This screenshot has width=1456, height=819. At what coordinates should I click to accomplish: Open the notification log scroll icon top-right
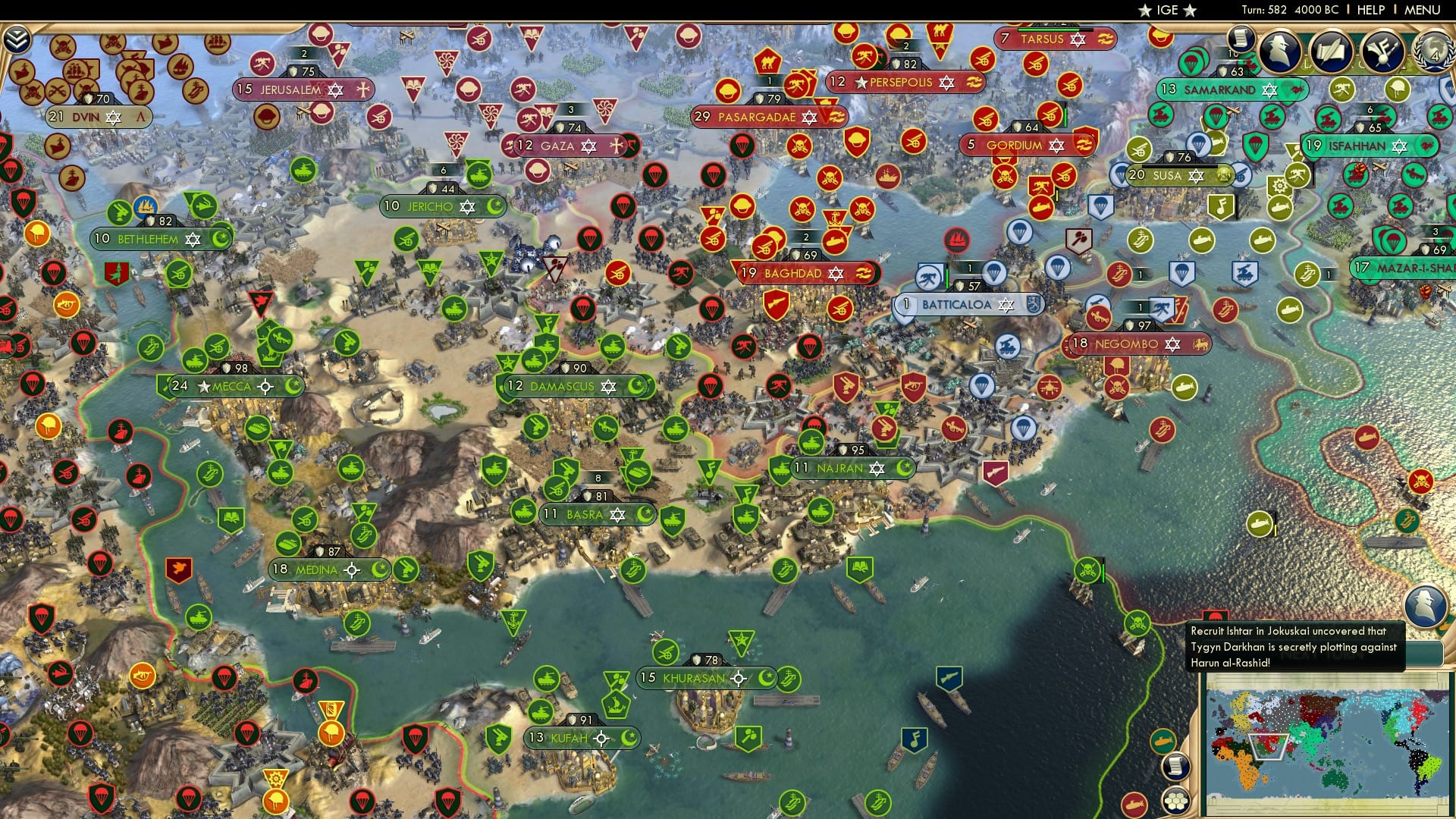click(x=1241, y=40)
